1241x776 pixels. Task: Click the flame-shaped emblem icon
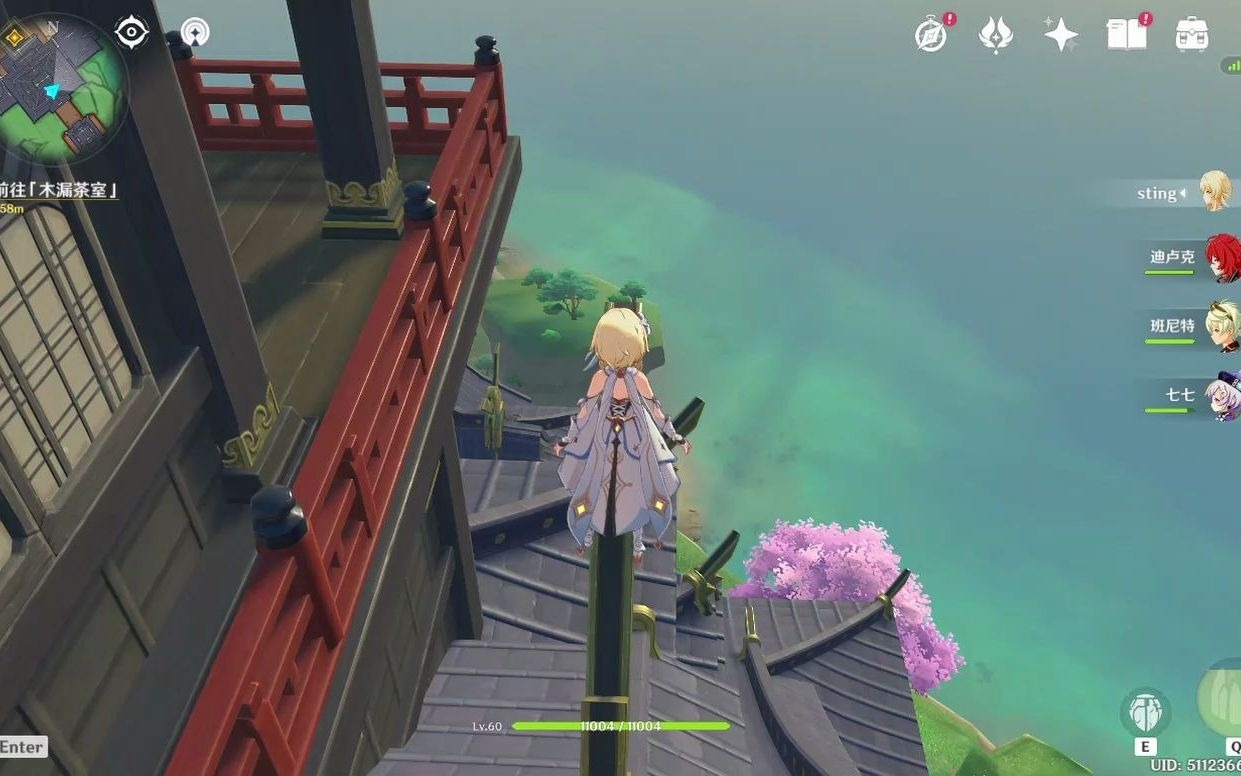click(x=995, y=35)
